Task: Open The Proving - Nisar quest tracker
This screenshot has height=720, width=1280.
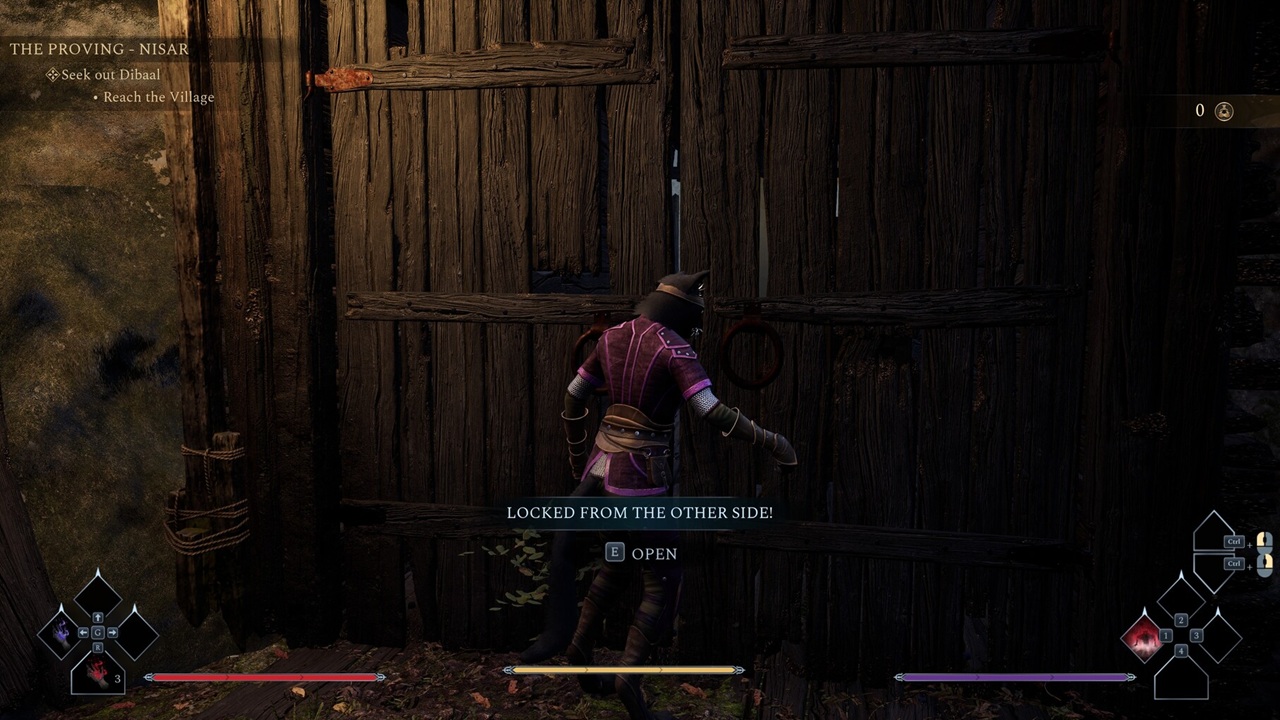Action: point(99,48)
